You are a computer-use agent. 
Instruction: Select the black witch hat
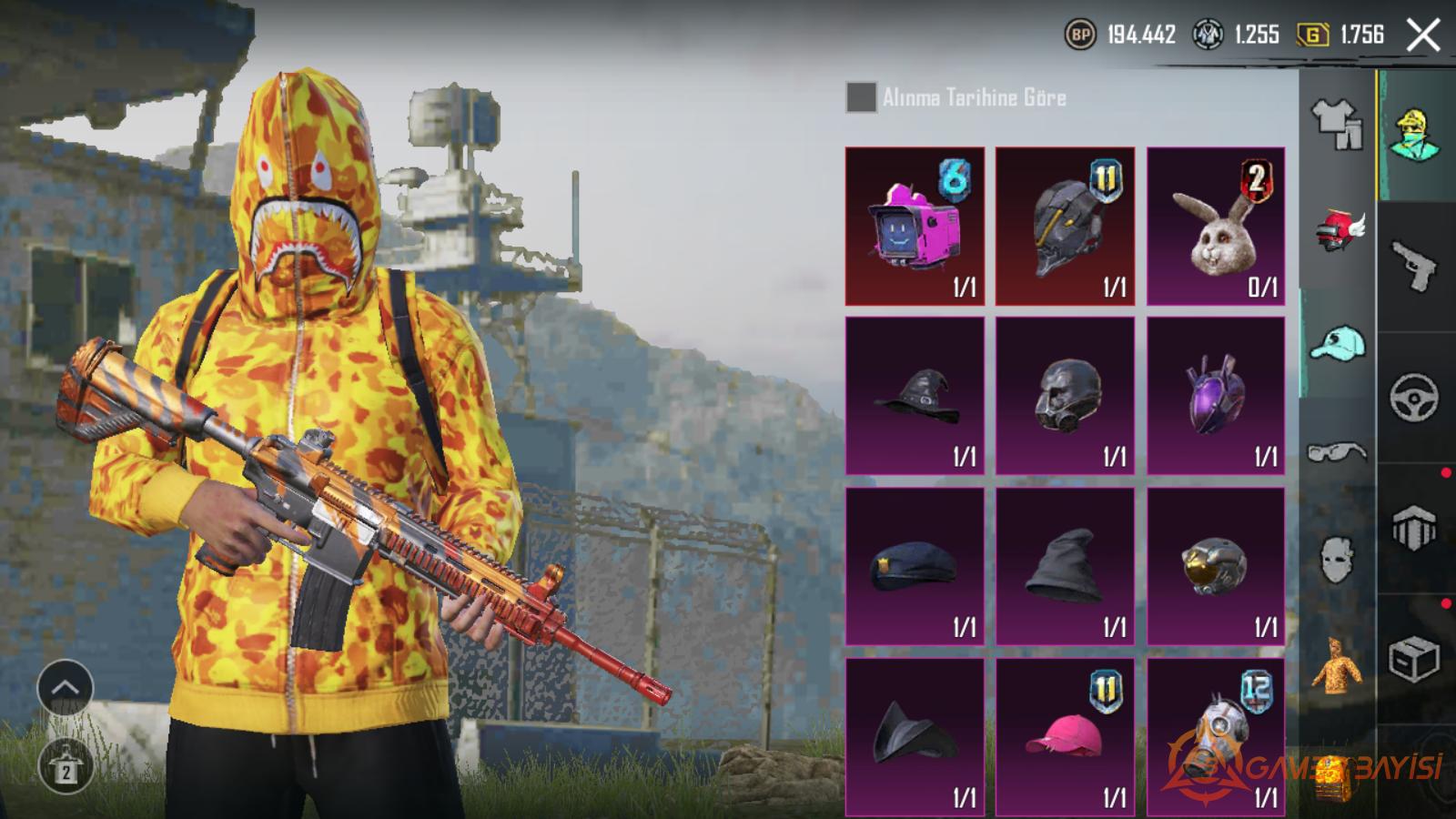click(915, 396)
